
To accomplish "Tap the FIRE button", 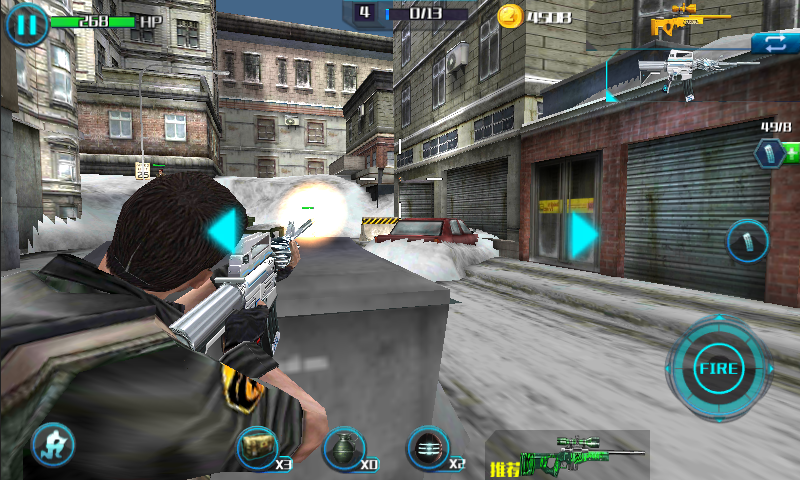I will tap(717, 369).
